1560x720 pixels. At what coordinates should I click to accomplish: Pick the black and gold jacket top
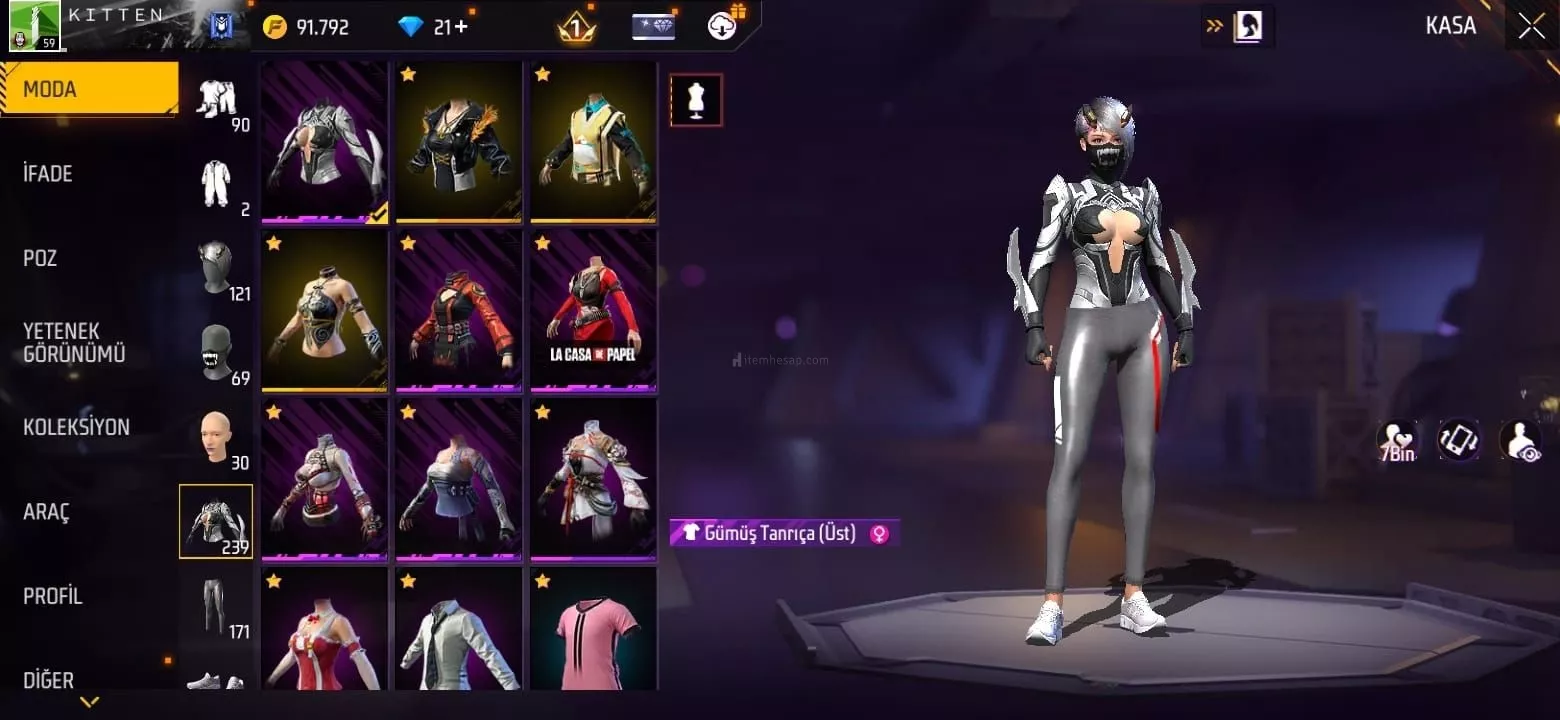pos(459,142)
